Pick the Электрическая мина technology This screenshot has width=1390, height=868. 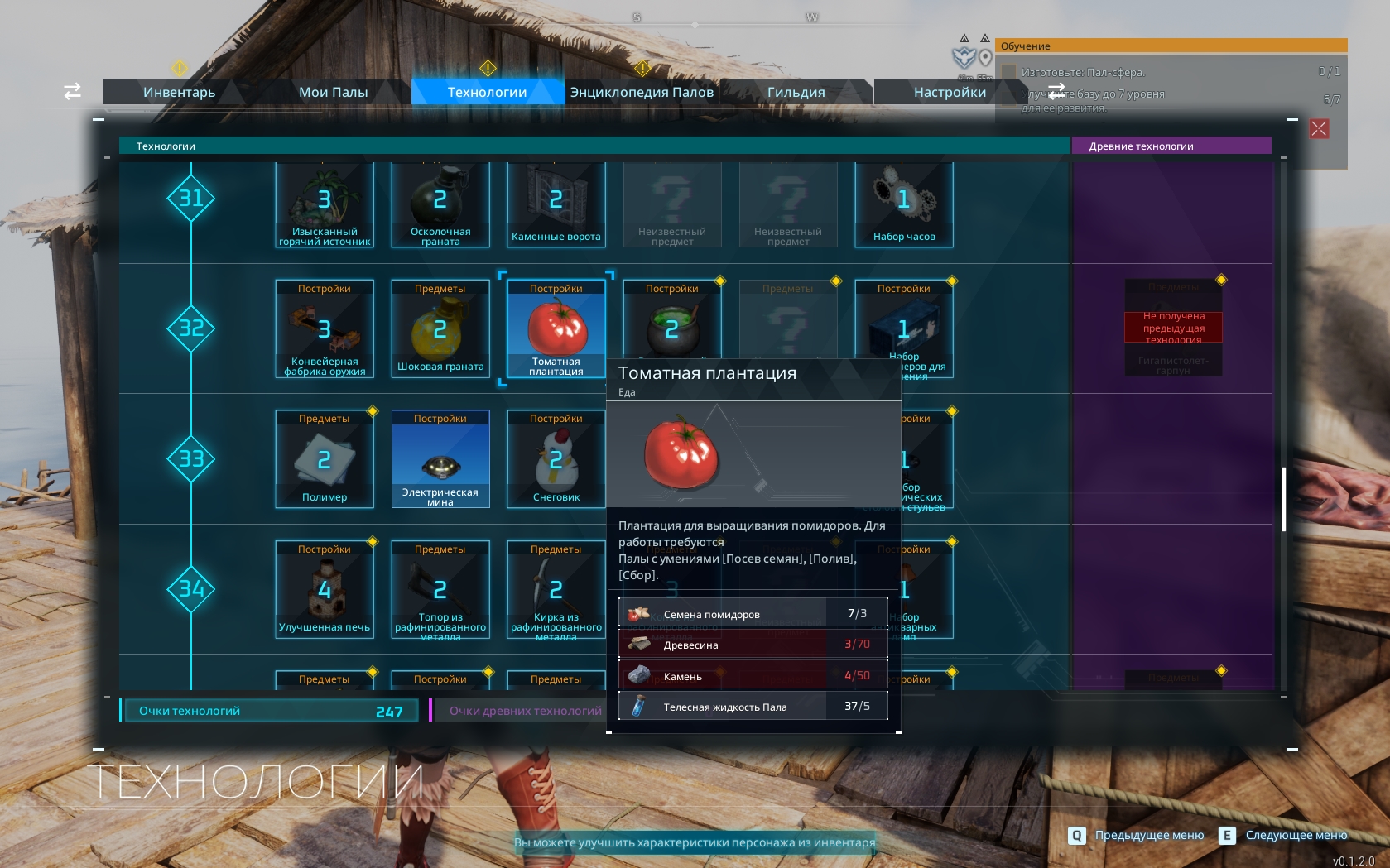click(x=440, y=458)
